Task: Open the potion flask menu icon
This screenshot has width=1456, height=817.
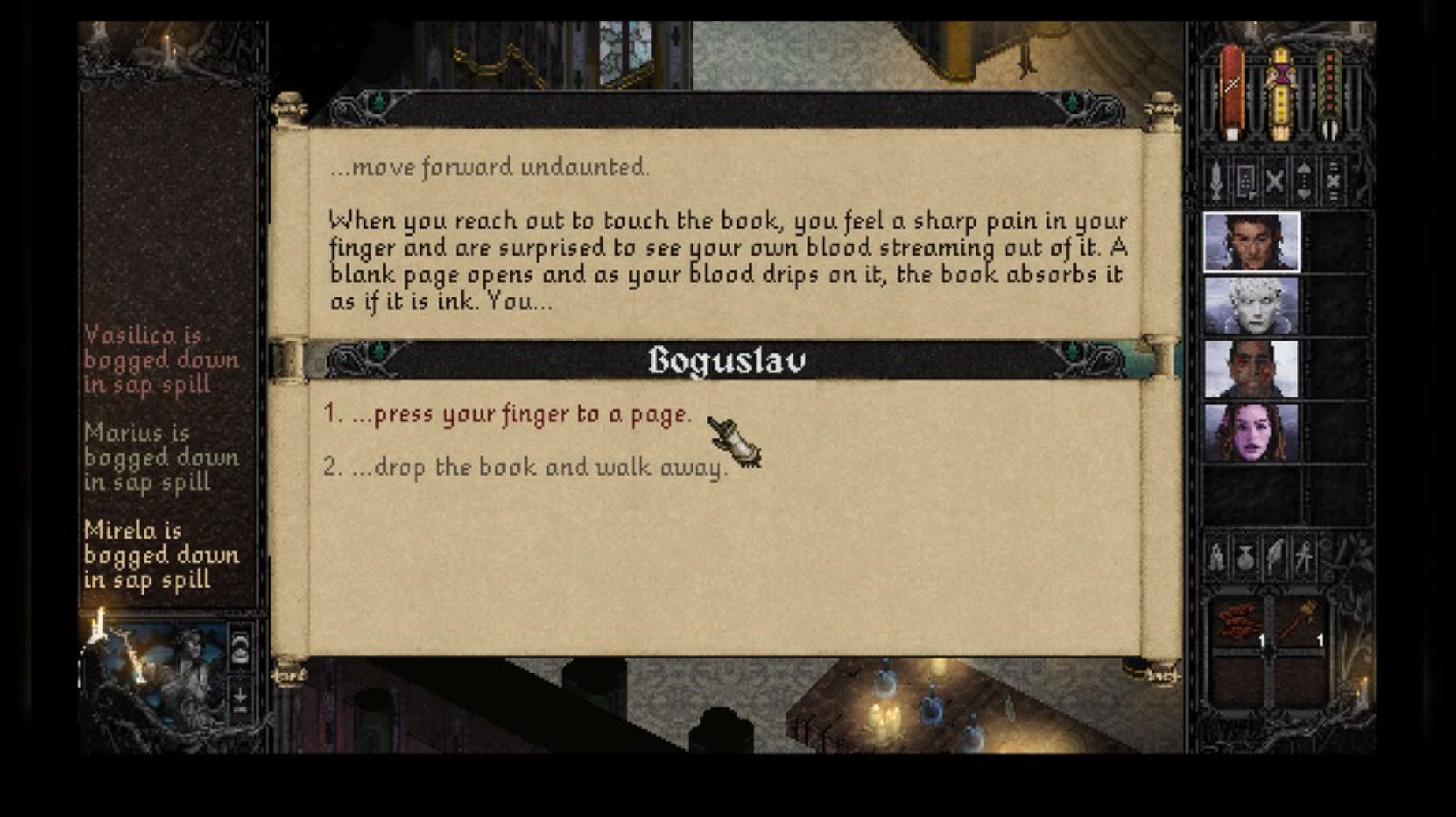Action: point(1245,558)
